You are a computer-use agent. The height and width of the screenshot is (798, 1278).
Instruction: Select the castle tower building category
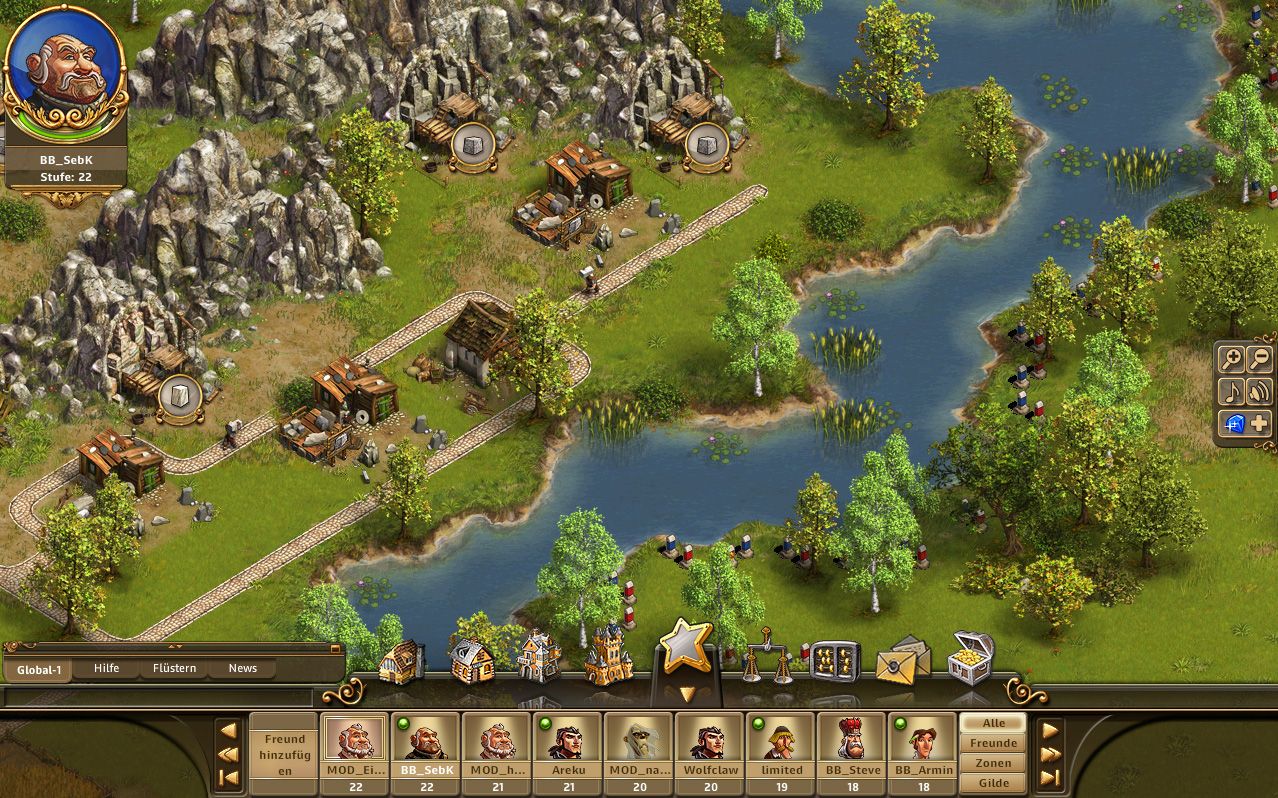[609, 655]
